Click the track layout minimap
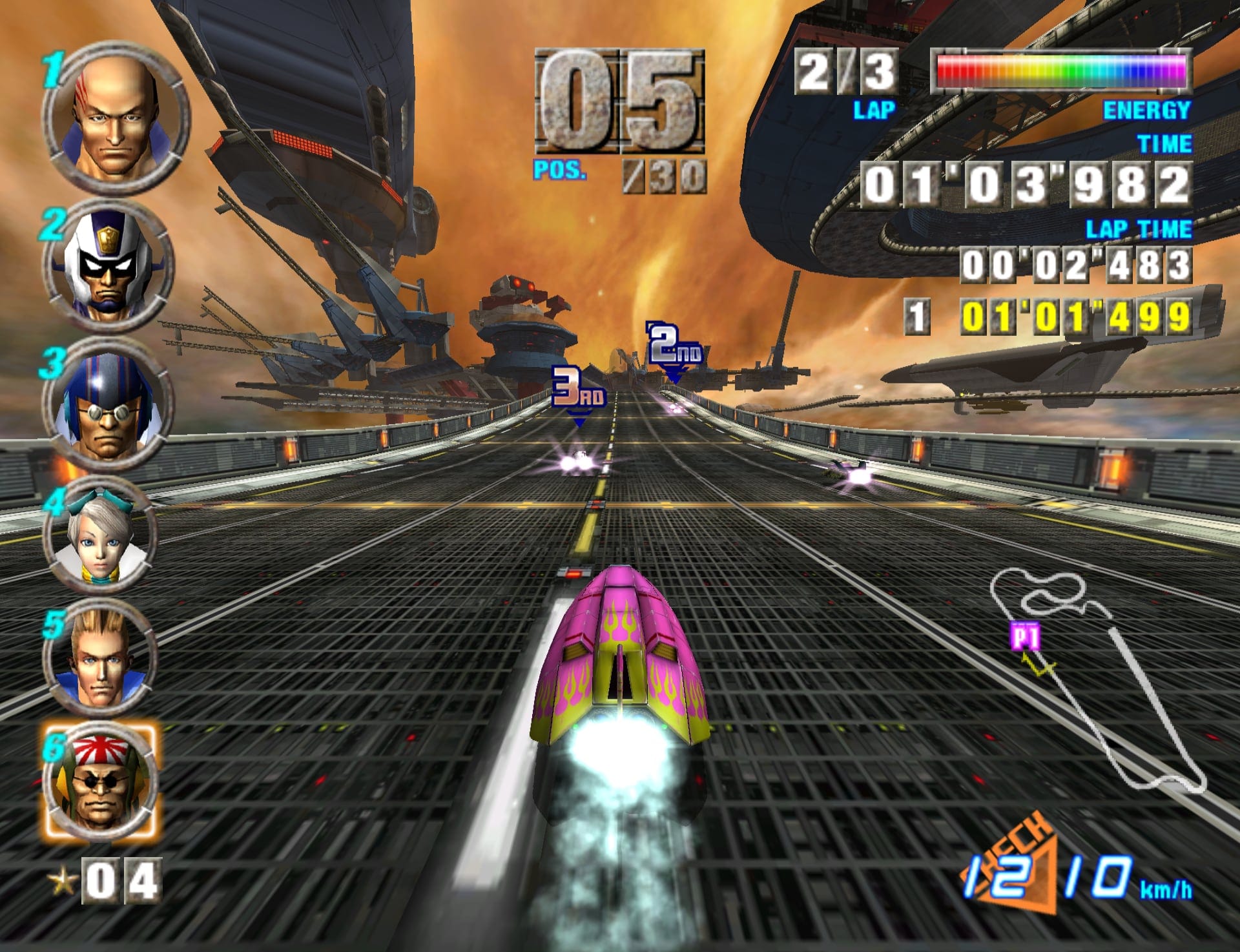 (x=1098, y=678)
